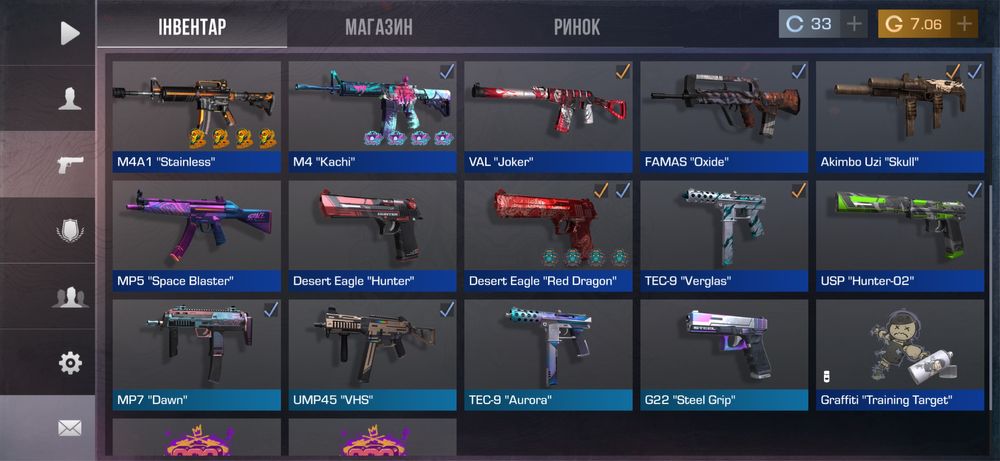Show the friends list sidebar icon
This screenshot has width=1000, height=461.
69,297
